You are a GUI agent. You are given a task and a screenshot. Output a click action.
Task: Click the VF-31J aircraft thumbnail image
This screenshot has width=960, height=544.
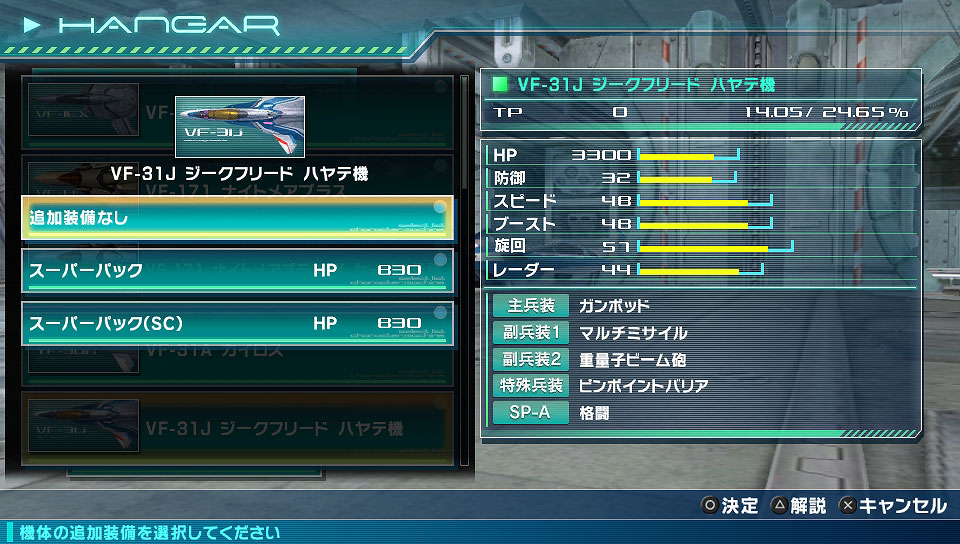(240, 127)
